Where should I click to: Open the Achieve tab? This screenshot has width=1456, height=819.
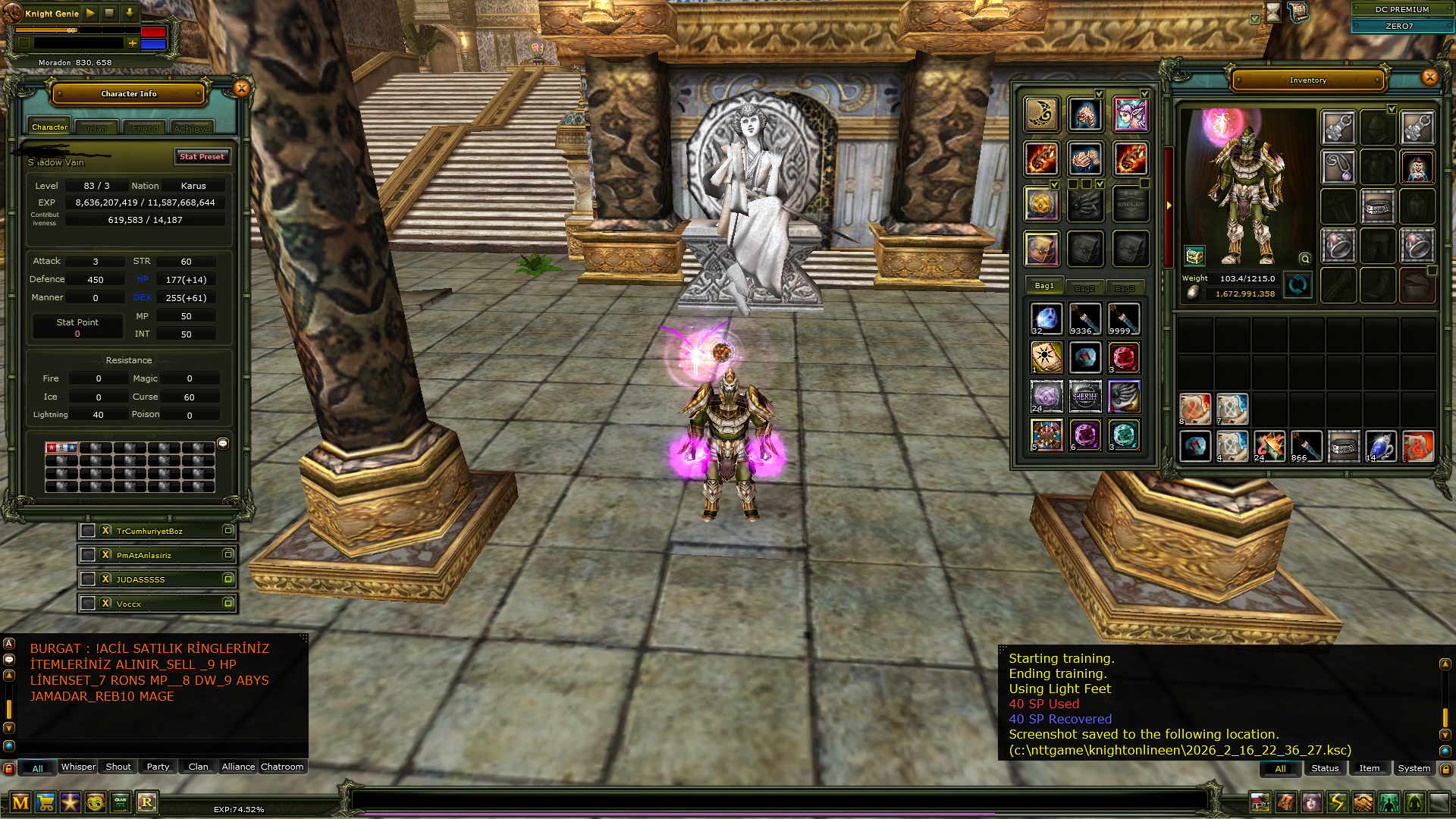click(192, 128)
